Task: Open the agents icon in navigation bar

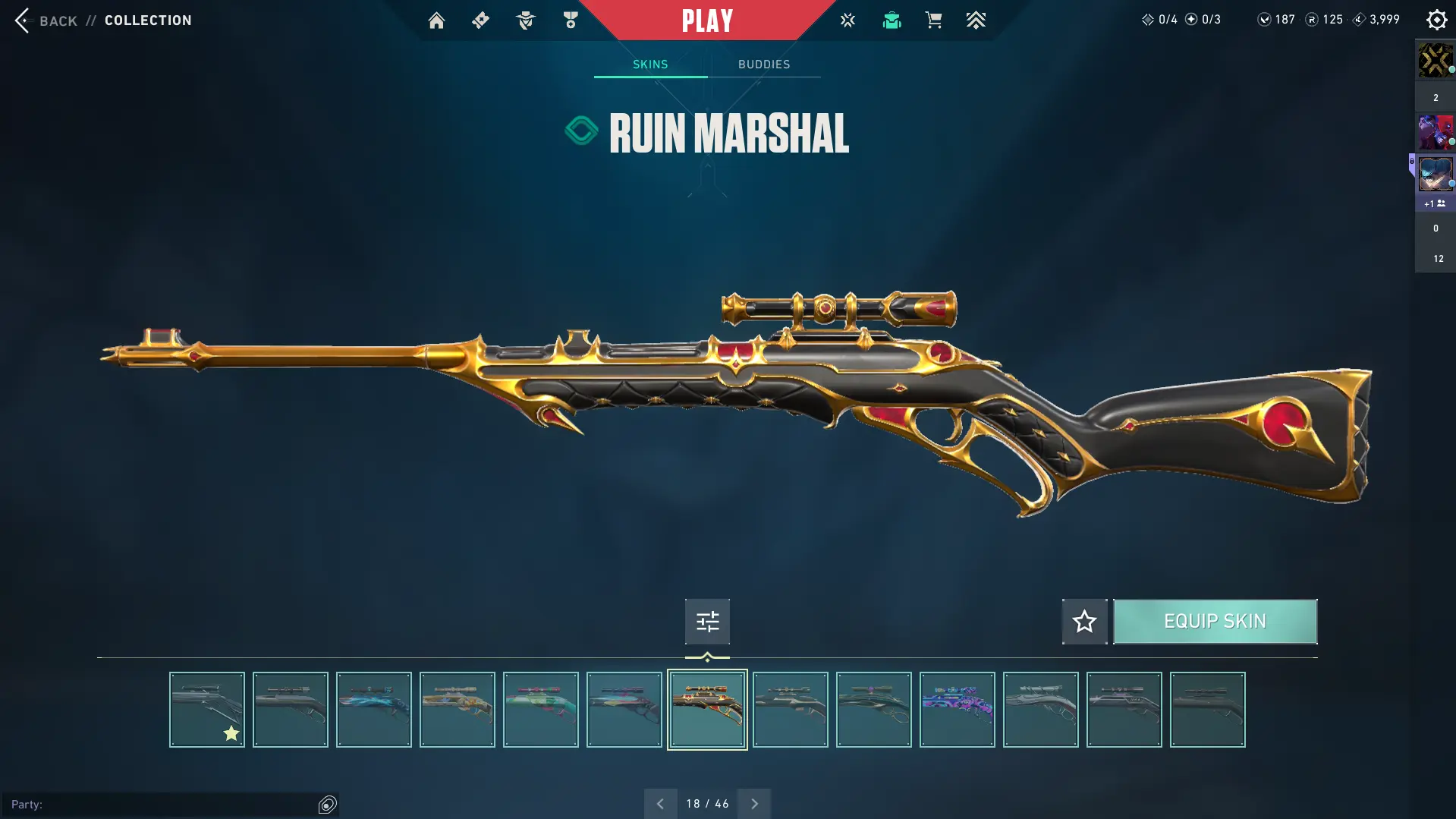Action: pyautogui.click(x=525, y=20)
